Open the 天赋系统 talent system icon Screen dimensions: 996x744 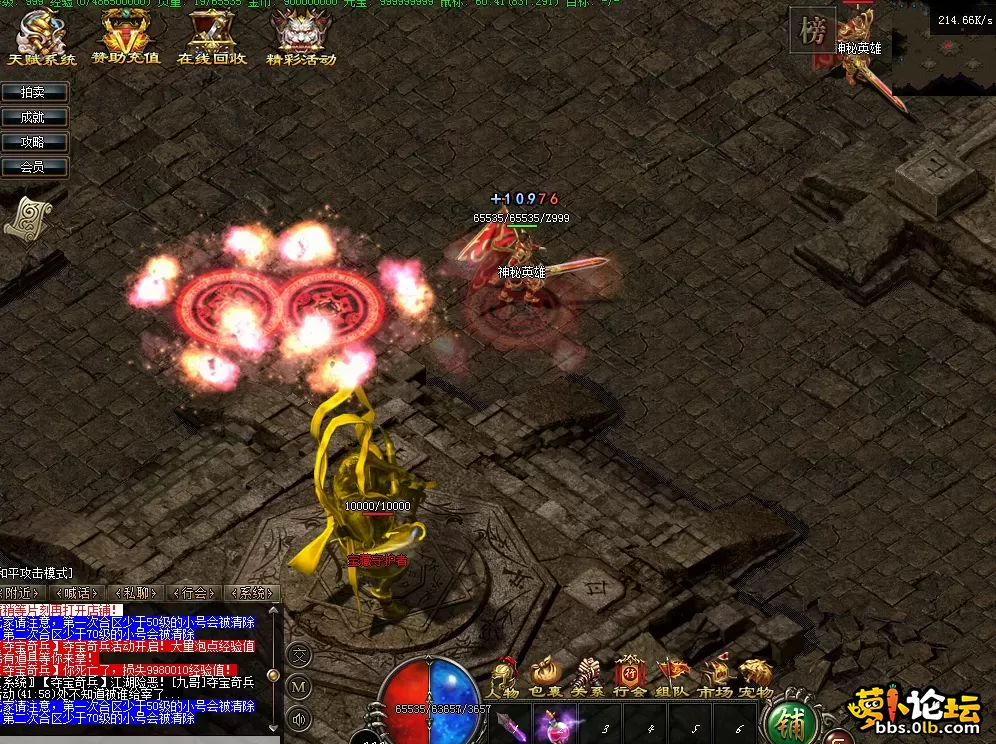pyautogui.click(x=40, y=36)
